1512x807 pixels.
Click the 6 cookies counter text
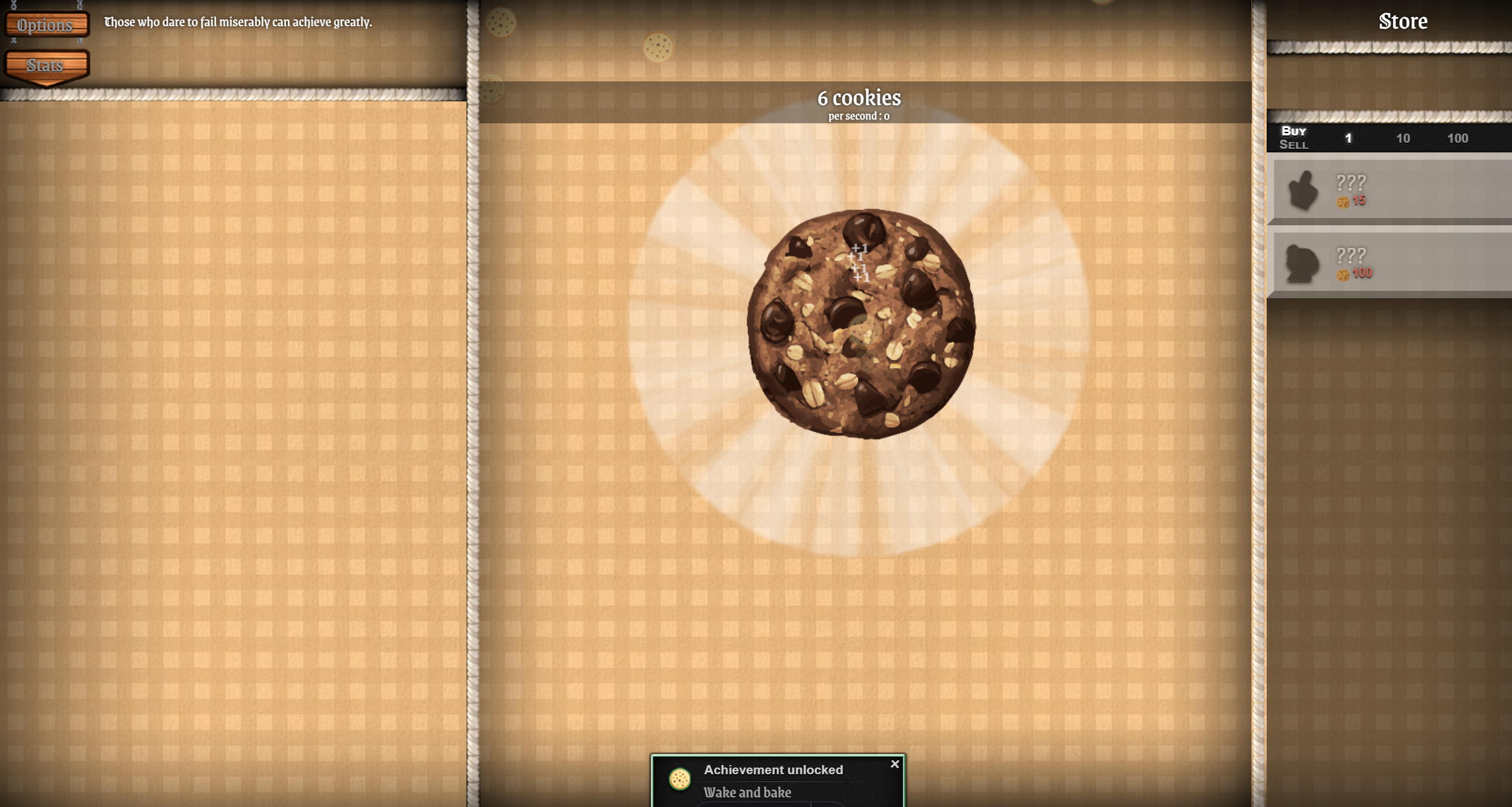pyautogui.click(x=859, y=97)
